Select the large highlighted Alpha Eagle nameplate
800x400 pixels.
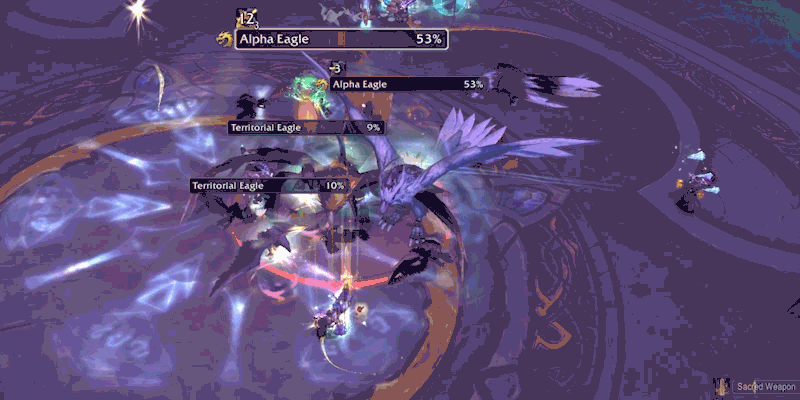(341, 39)
